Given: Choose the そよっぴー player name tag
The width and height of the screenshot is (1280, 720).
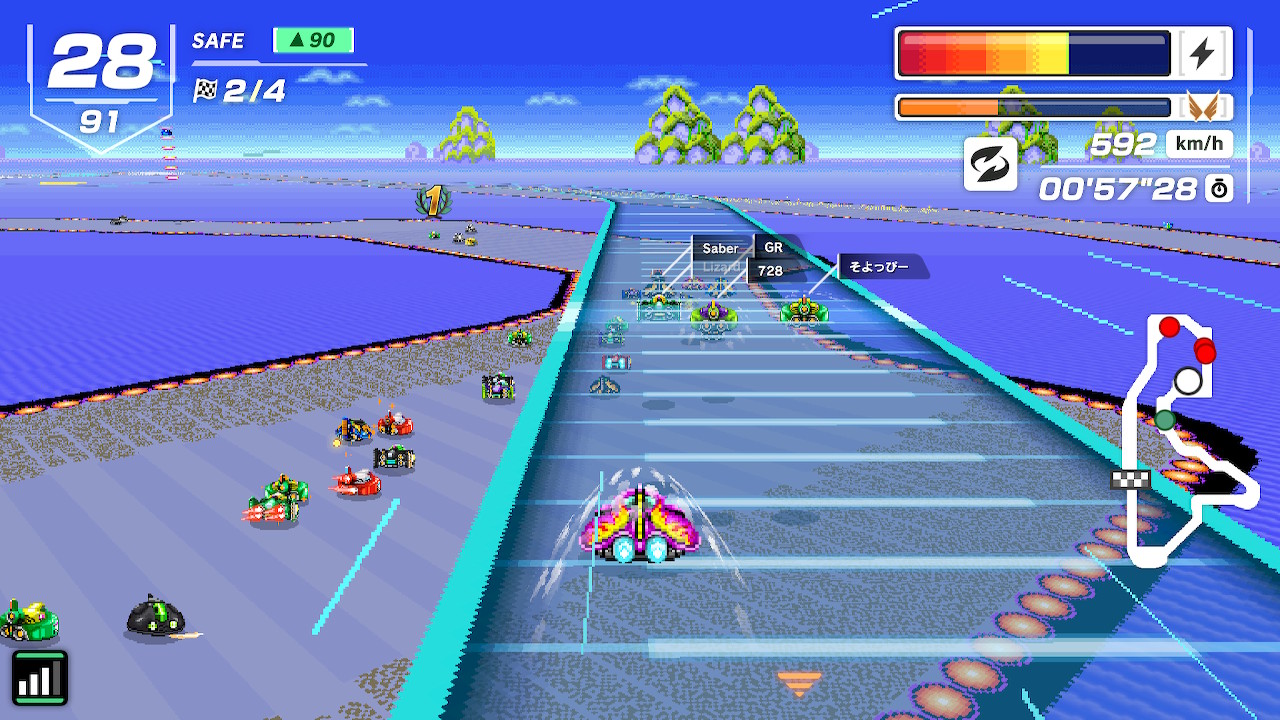Looking at the screenshot, I should [x=879, y=267].
